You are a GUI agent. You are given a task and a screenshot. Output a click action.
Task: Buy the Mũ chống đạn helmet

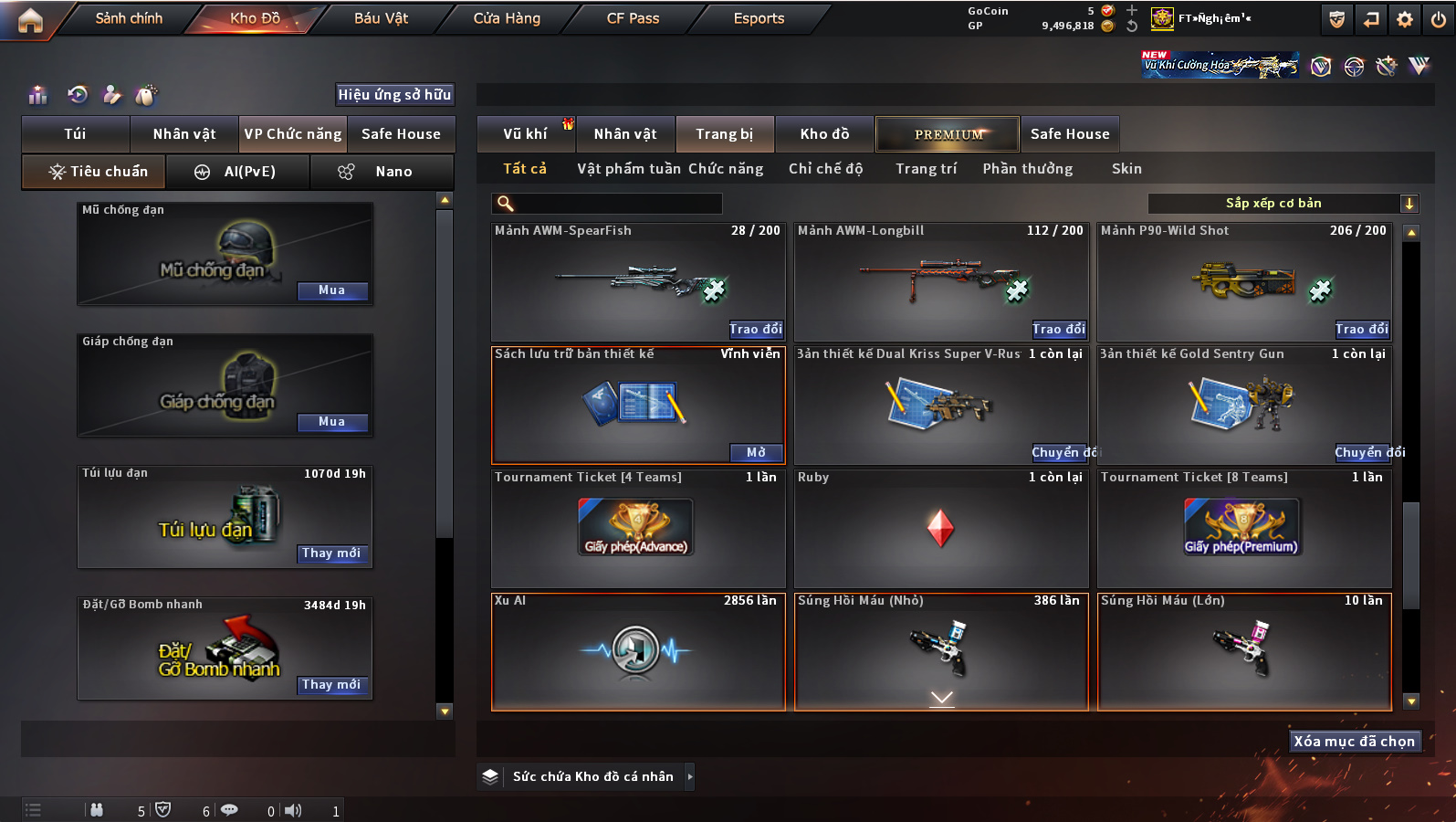tap(332, 290)
